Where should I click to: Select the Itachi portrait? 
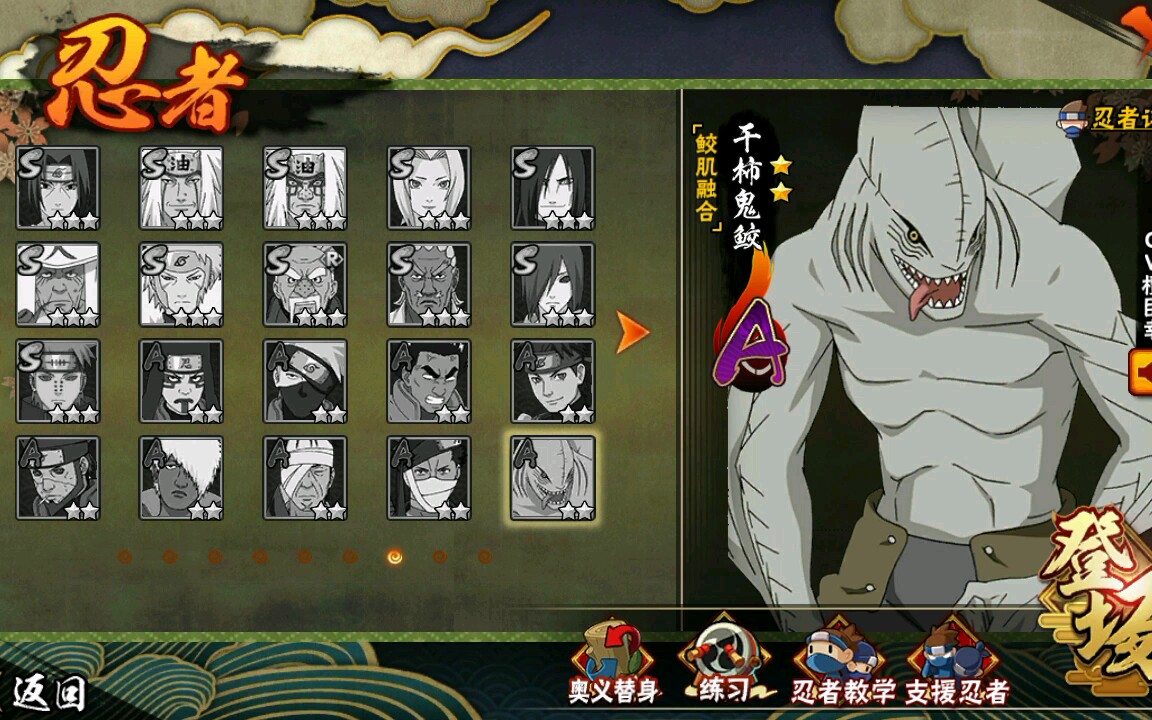tap(58, 188)
